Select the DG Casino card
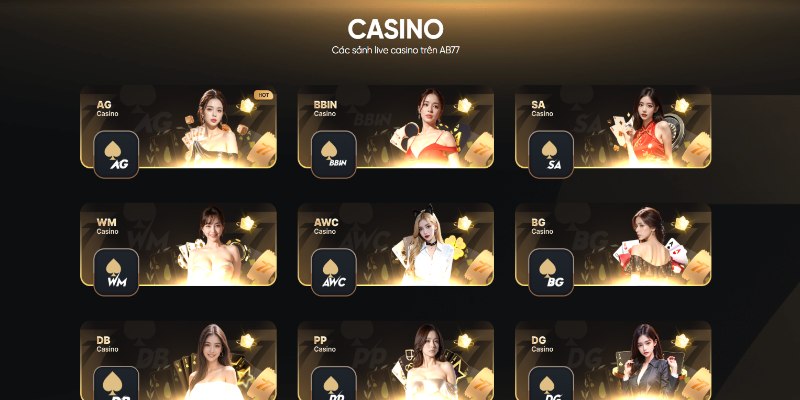Viewport: 800px width, 400px height. 612,362
